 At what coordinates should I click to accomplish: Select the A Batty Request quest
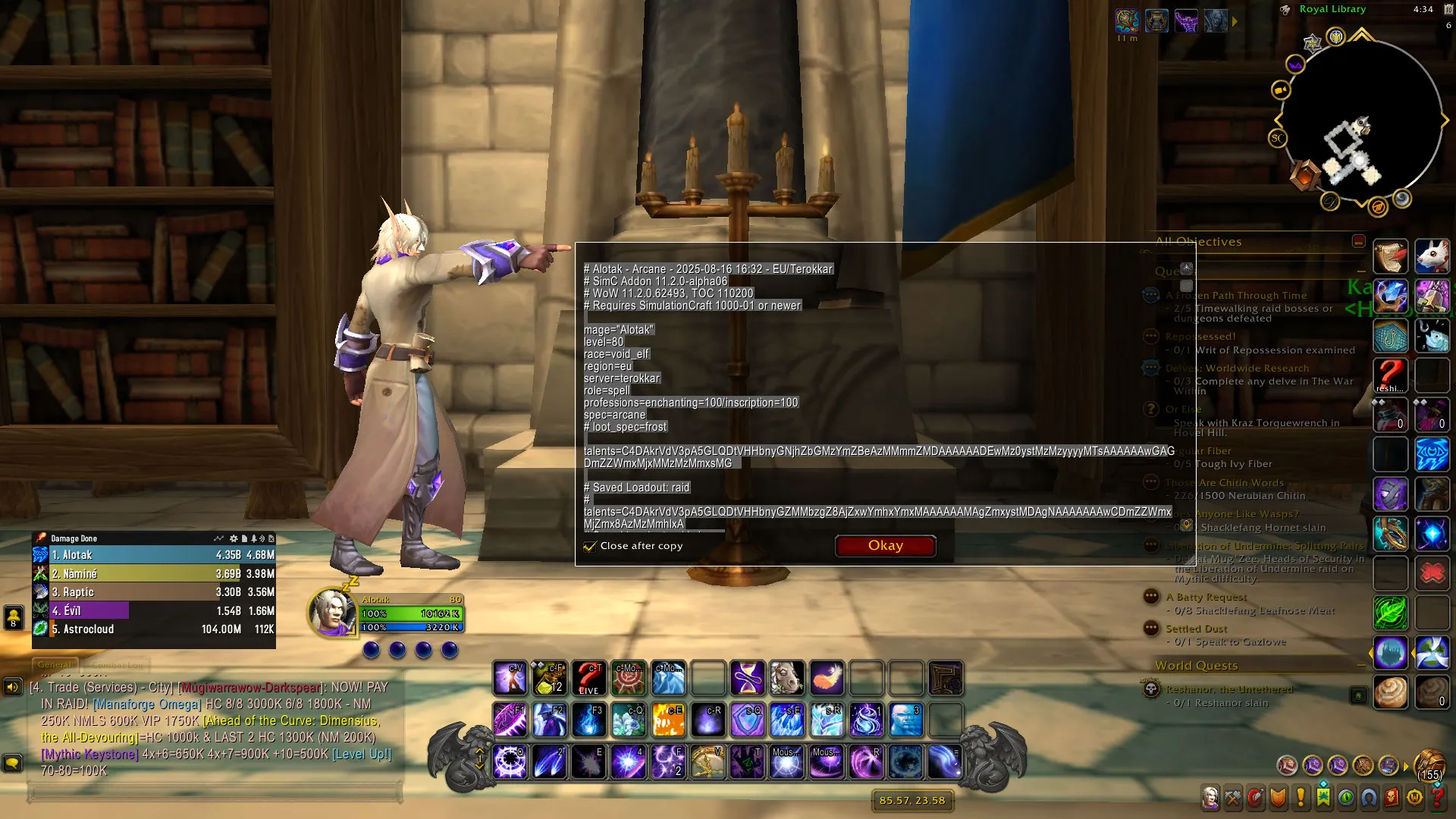click(x=1206, y=598)
